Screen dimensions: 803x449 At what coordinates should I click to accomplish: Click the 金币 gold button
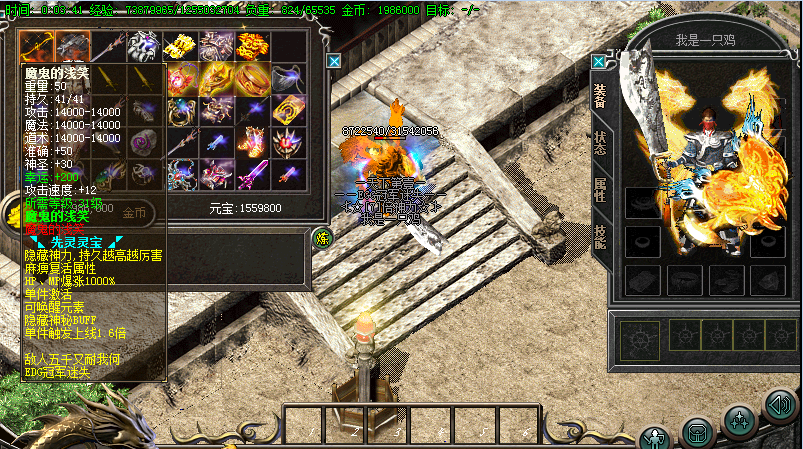[134, 212]
